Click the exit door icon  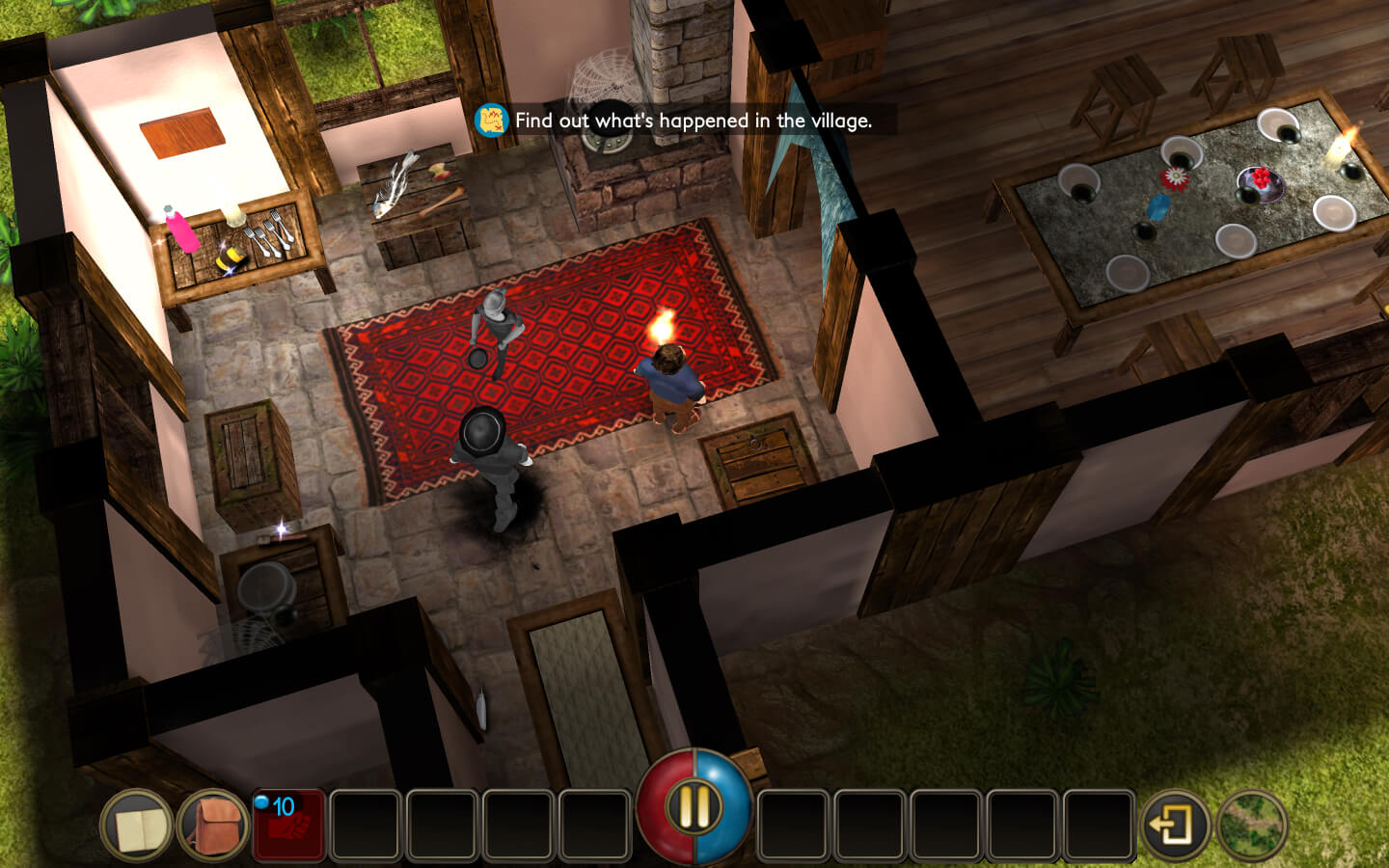[1174, 827]
